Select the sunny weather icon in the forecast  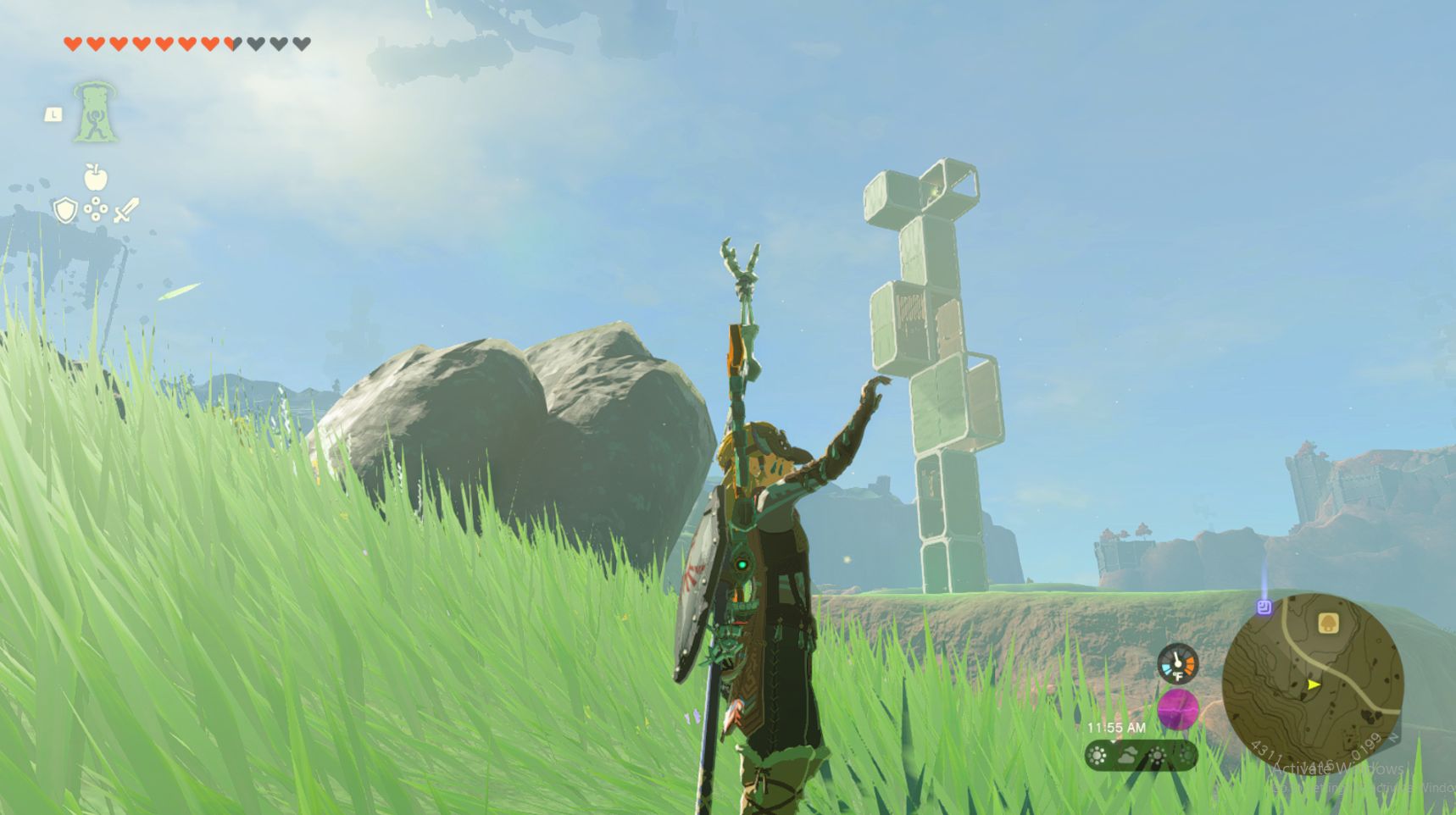coord(1098,754)
